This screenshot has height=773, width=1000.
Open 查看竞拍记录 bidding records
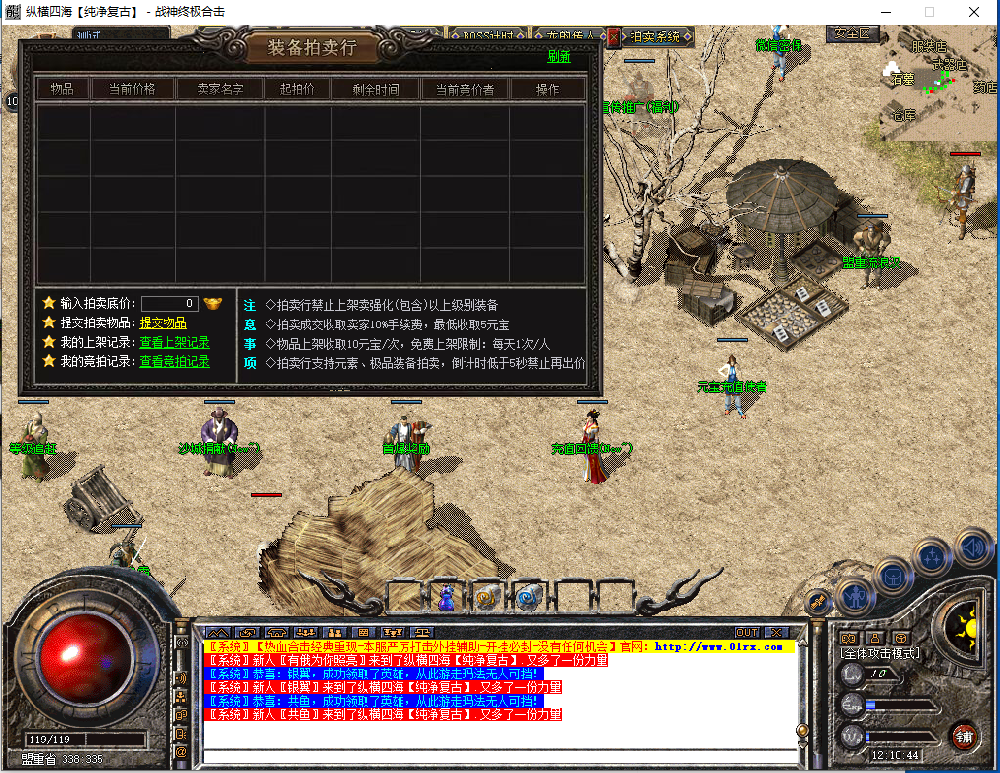(x=174, y=361)
